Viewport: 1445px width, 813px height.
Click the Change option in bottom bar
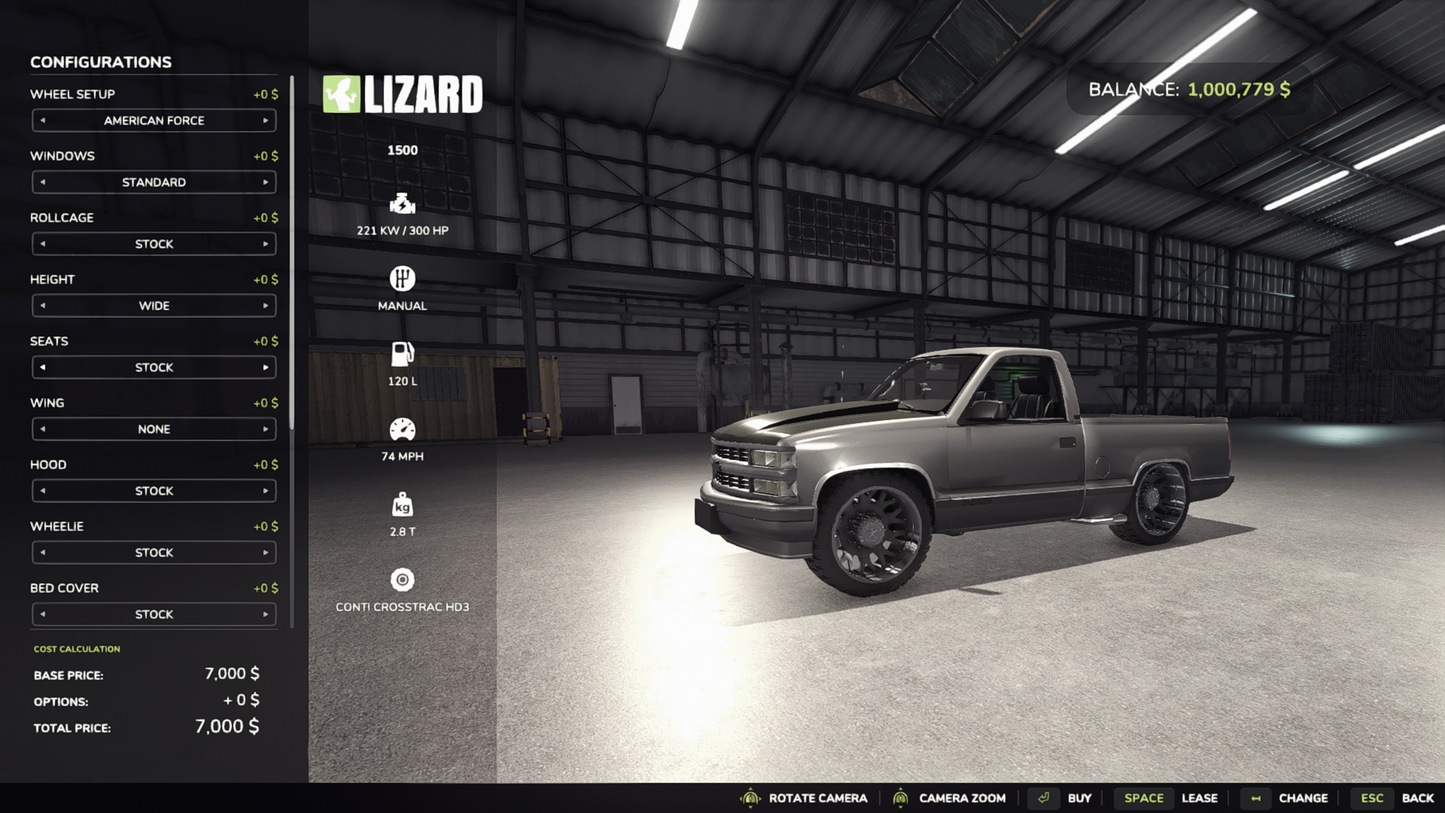pos(1285,798)
